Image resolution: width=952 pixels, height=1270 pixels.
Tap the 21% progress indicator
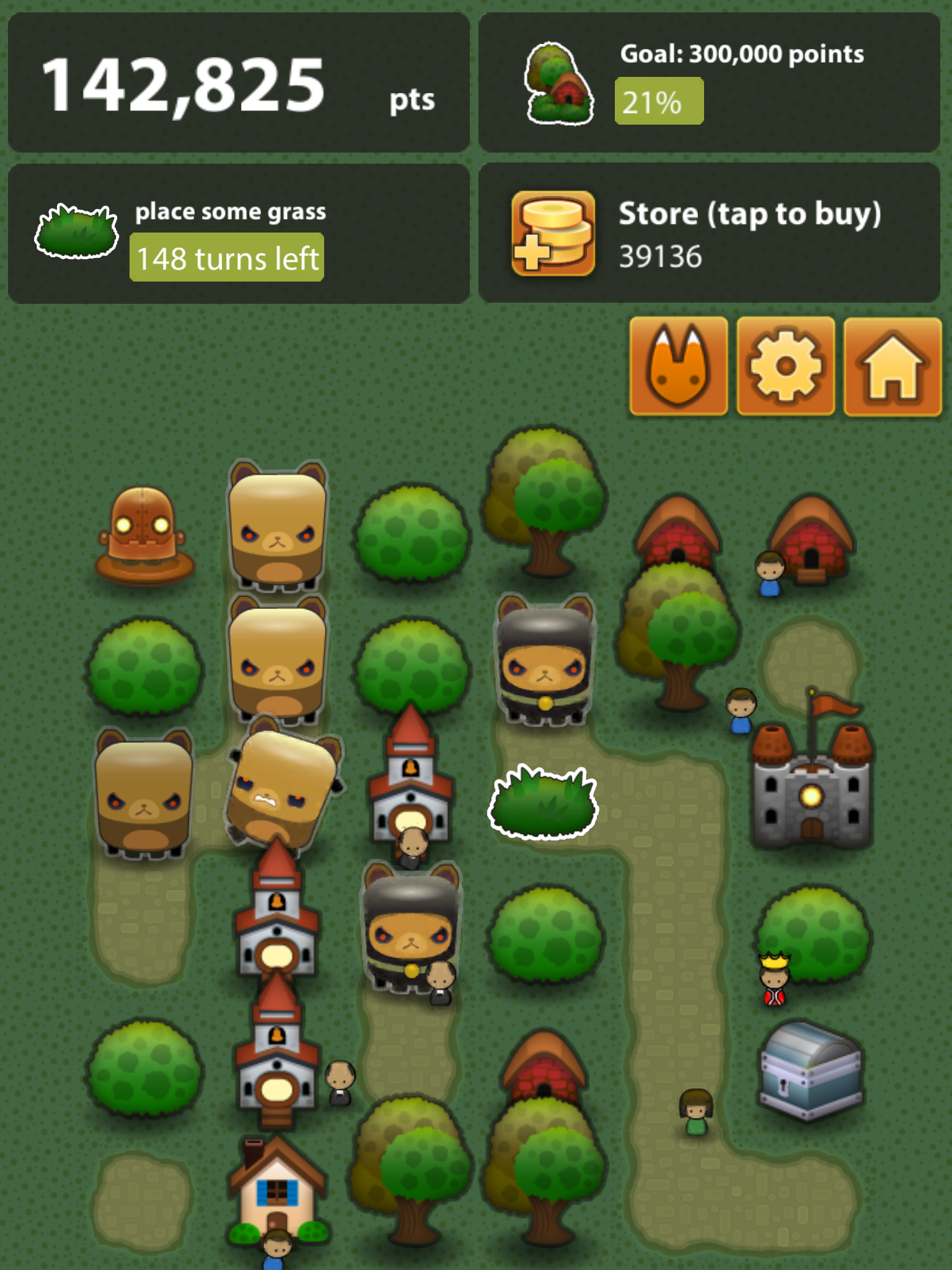coord(659,102)
